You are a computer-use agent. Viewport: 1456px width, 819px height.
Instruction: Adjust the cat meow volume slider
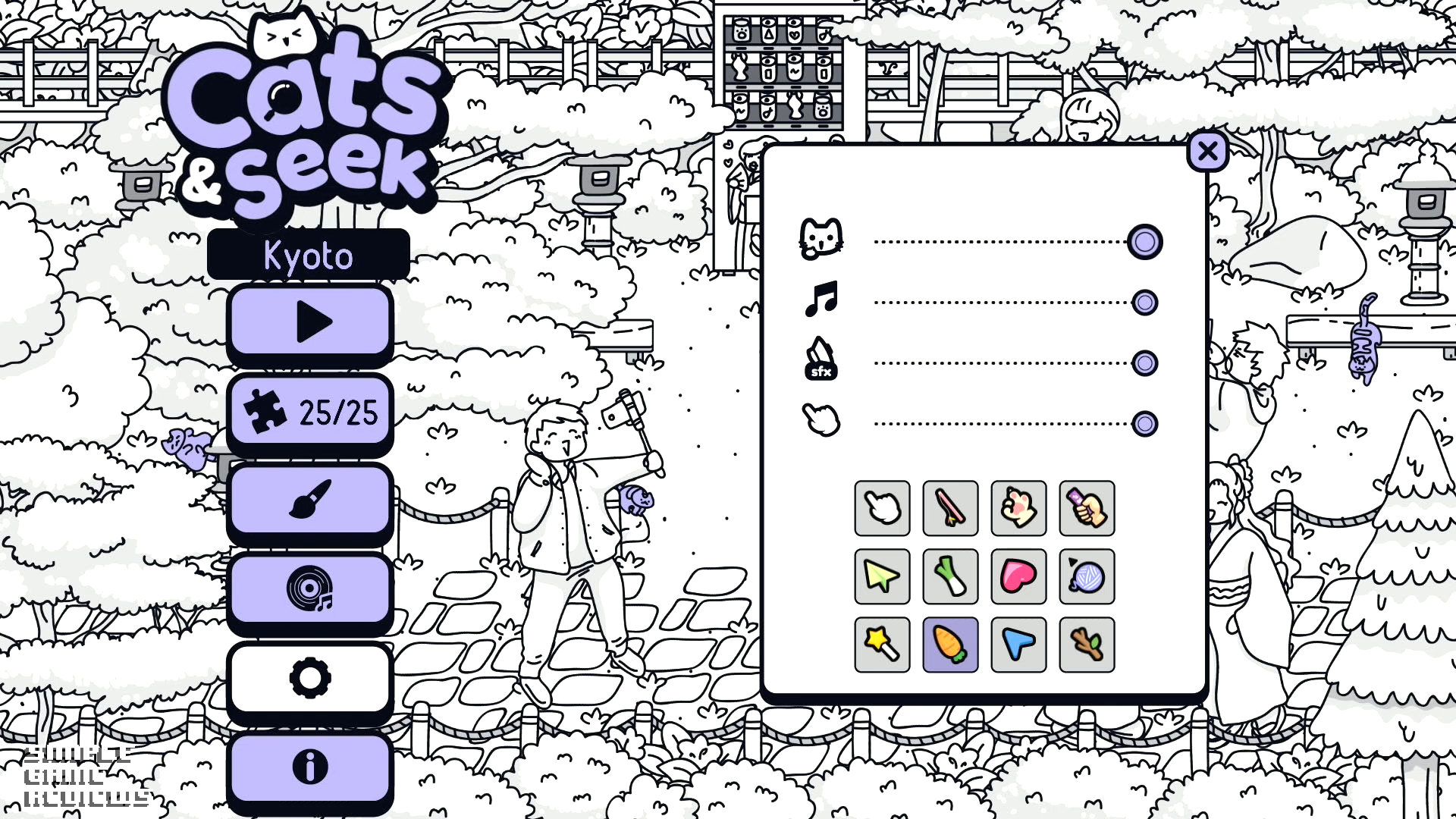pos(1144,243)
